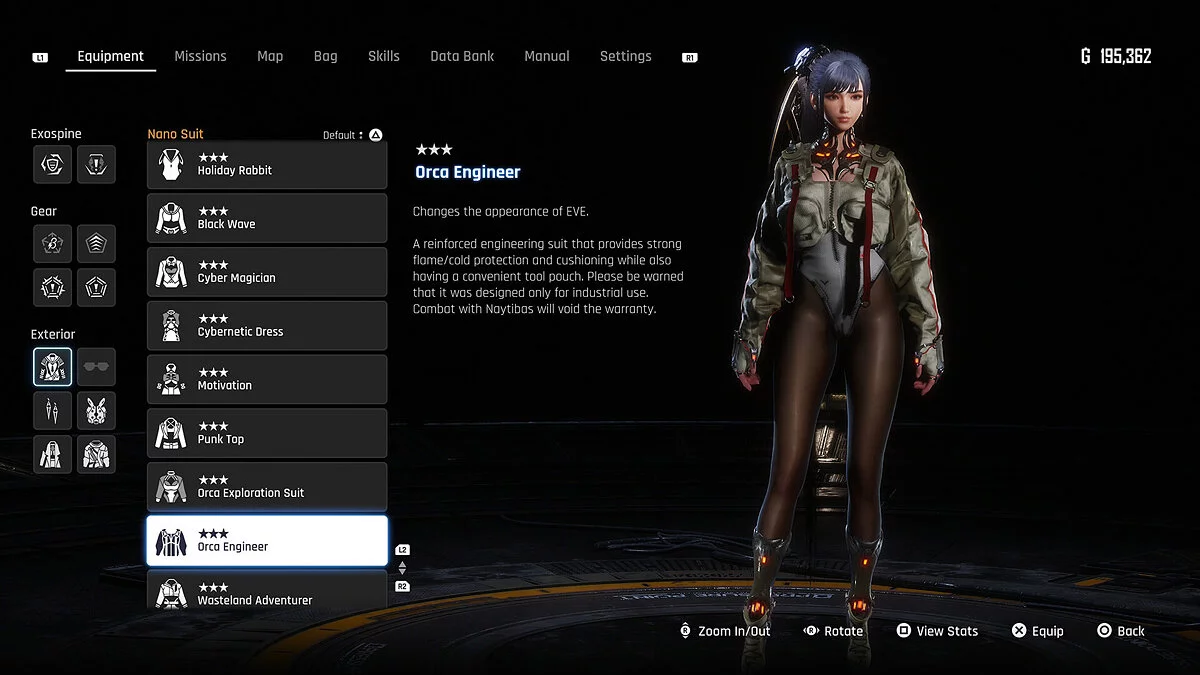Select the Wasteland Adventurer suit
The image size is (1200, 675).
click(x=267, y=593)
